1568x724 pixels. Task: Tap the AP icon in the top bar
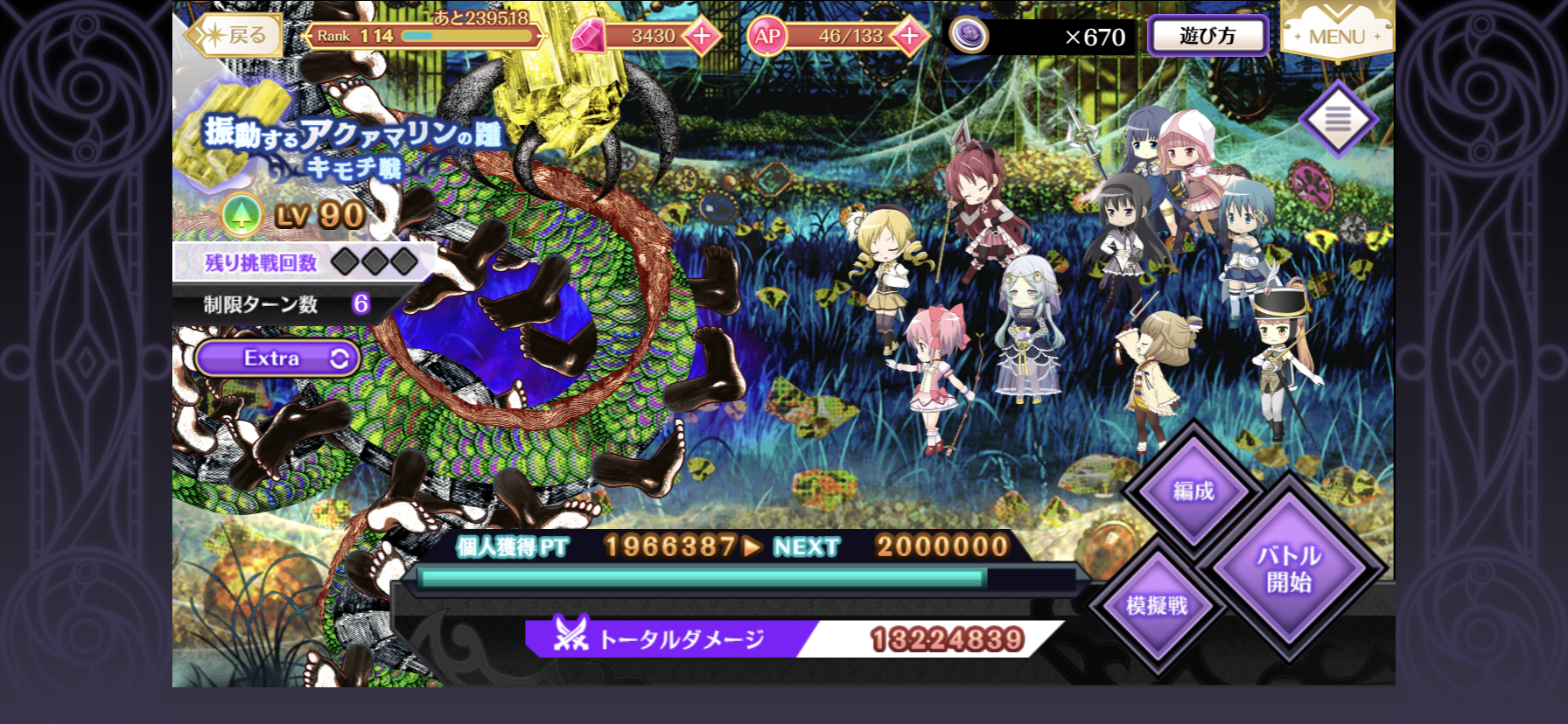click(768, 36)
